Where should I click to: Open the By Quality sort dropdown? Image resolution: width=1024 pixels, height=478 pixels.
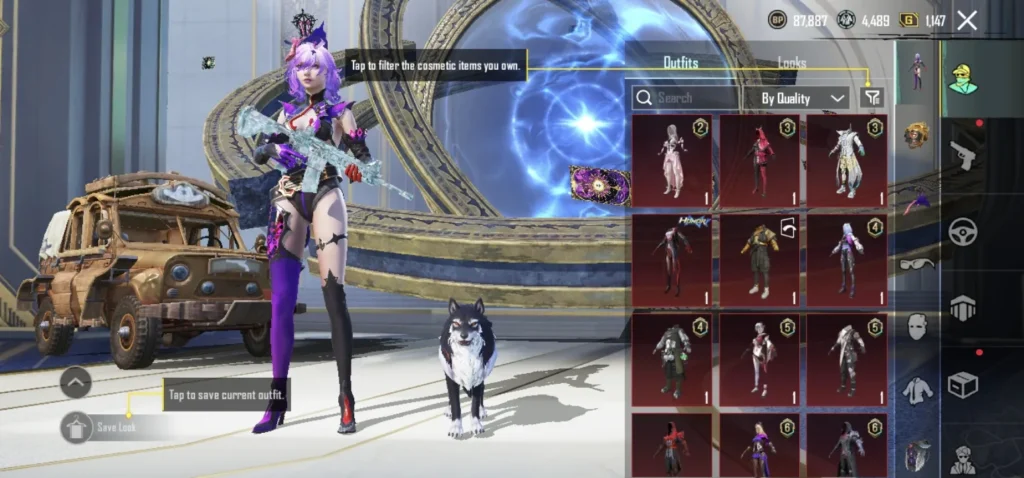tap(803, 98)
